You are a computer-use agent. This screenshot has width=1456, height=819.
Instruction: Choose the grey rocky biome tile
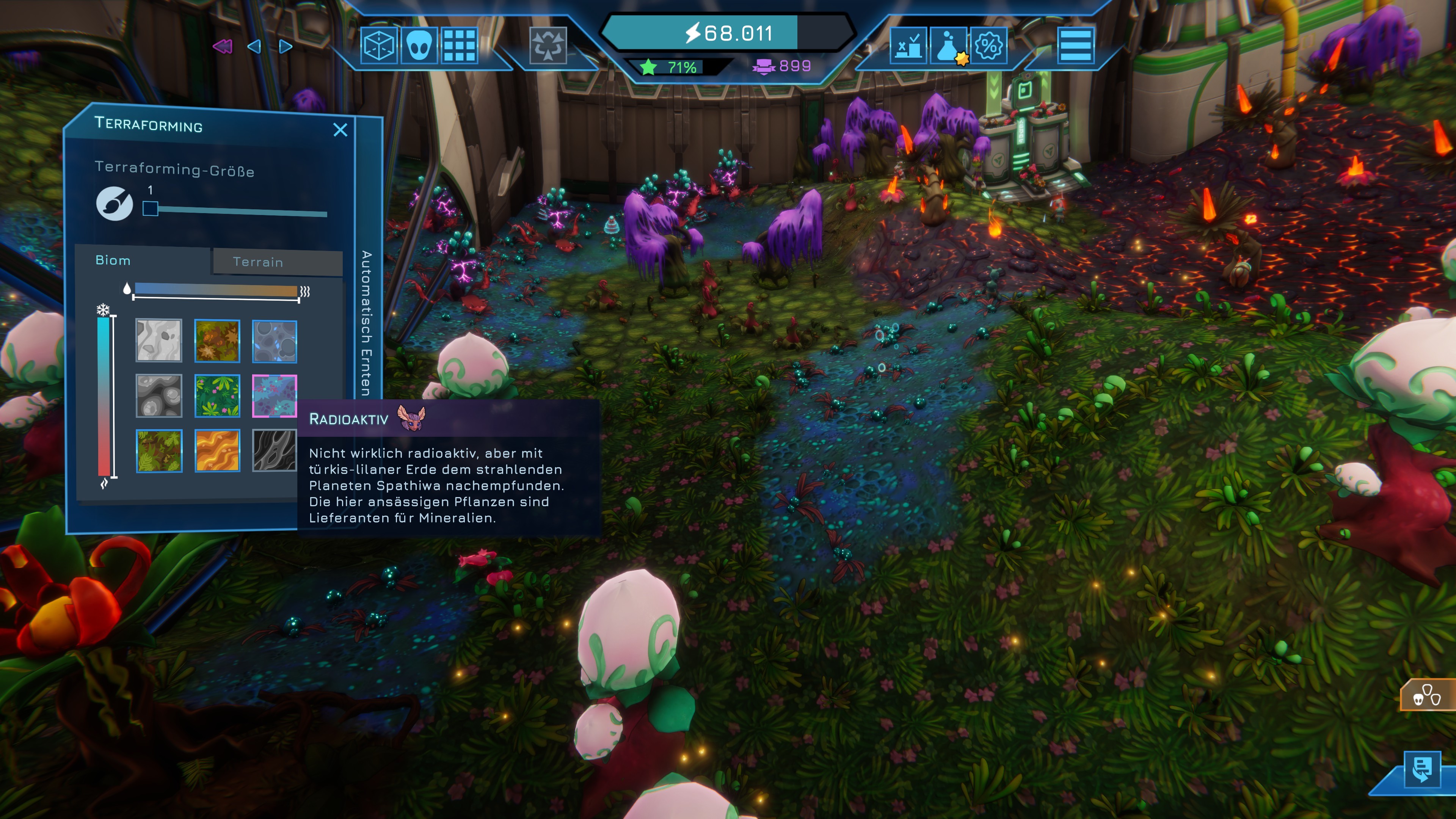tap(159, 395)
